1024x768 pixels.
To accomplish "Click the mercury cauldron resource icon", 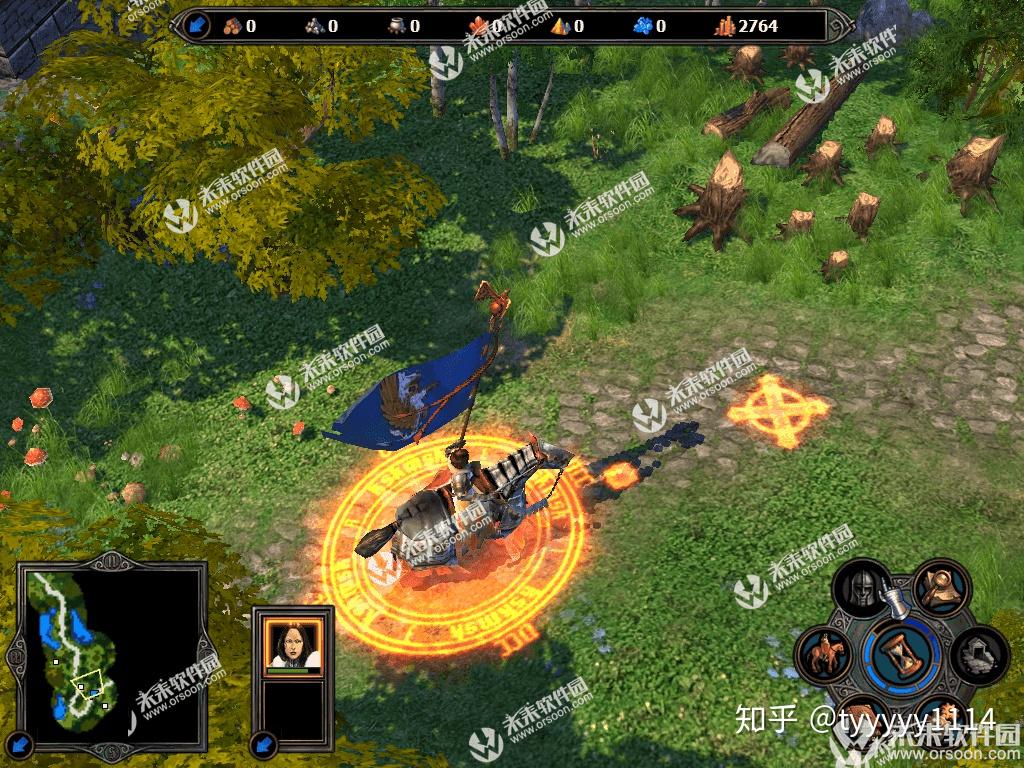I will [396, 26].
